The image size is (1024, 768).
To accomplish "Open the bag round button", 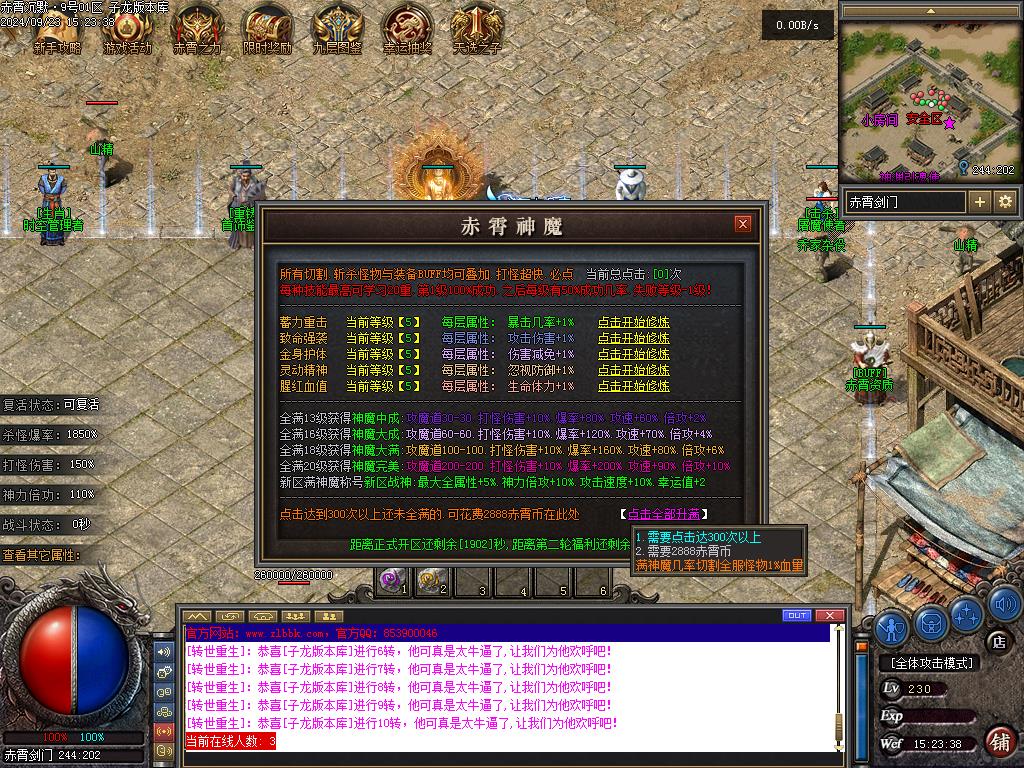I will [x=931, y=624].
